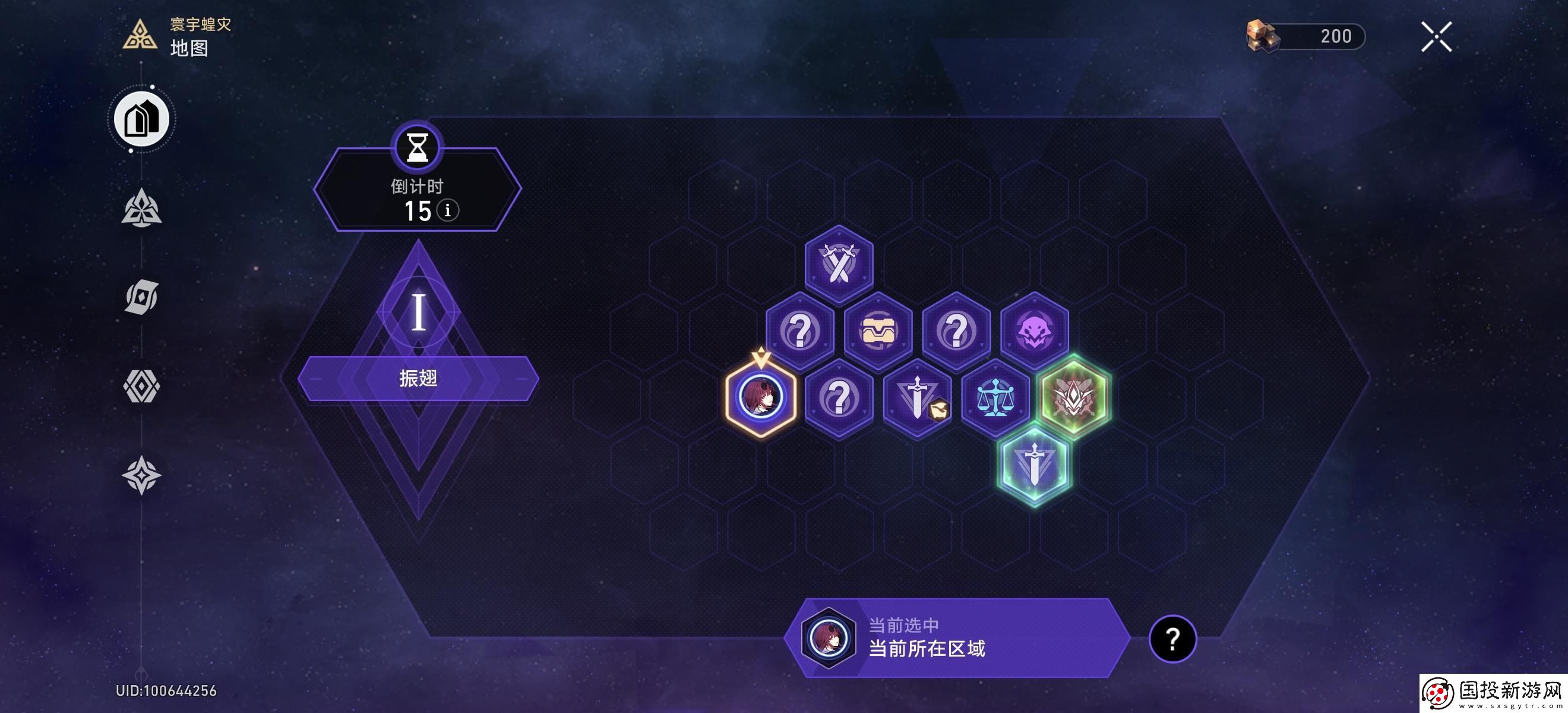Image resolution: width=1568 pixels, height=713 pixels.
Task: Open the domain map view from the sidebar
Action: point(141,119)
